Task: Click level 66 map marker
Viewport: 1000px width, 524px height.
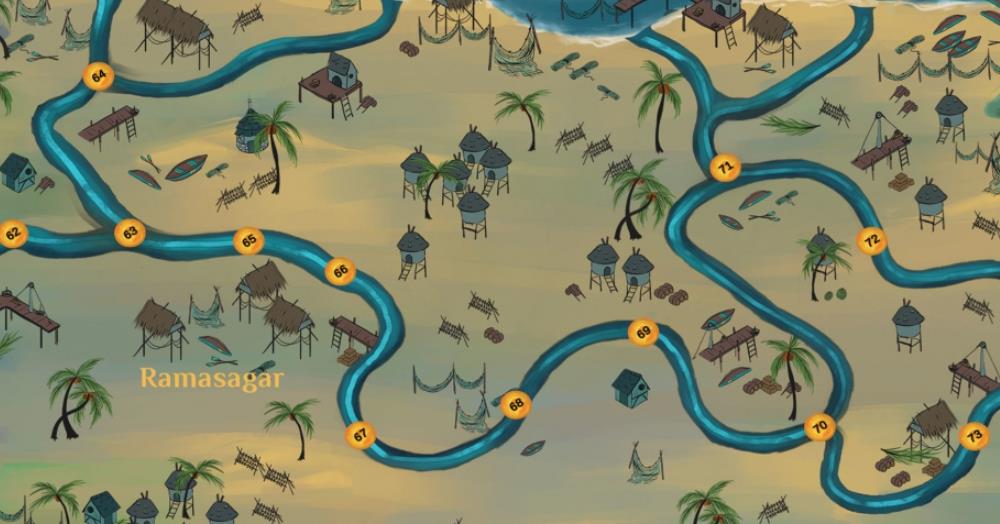Action: pos(341,270)
